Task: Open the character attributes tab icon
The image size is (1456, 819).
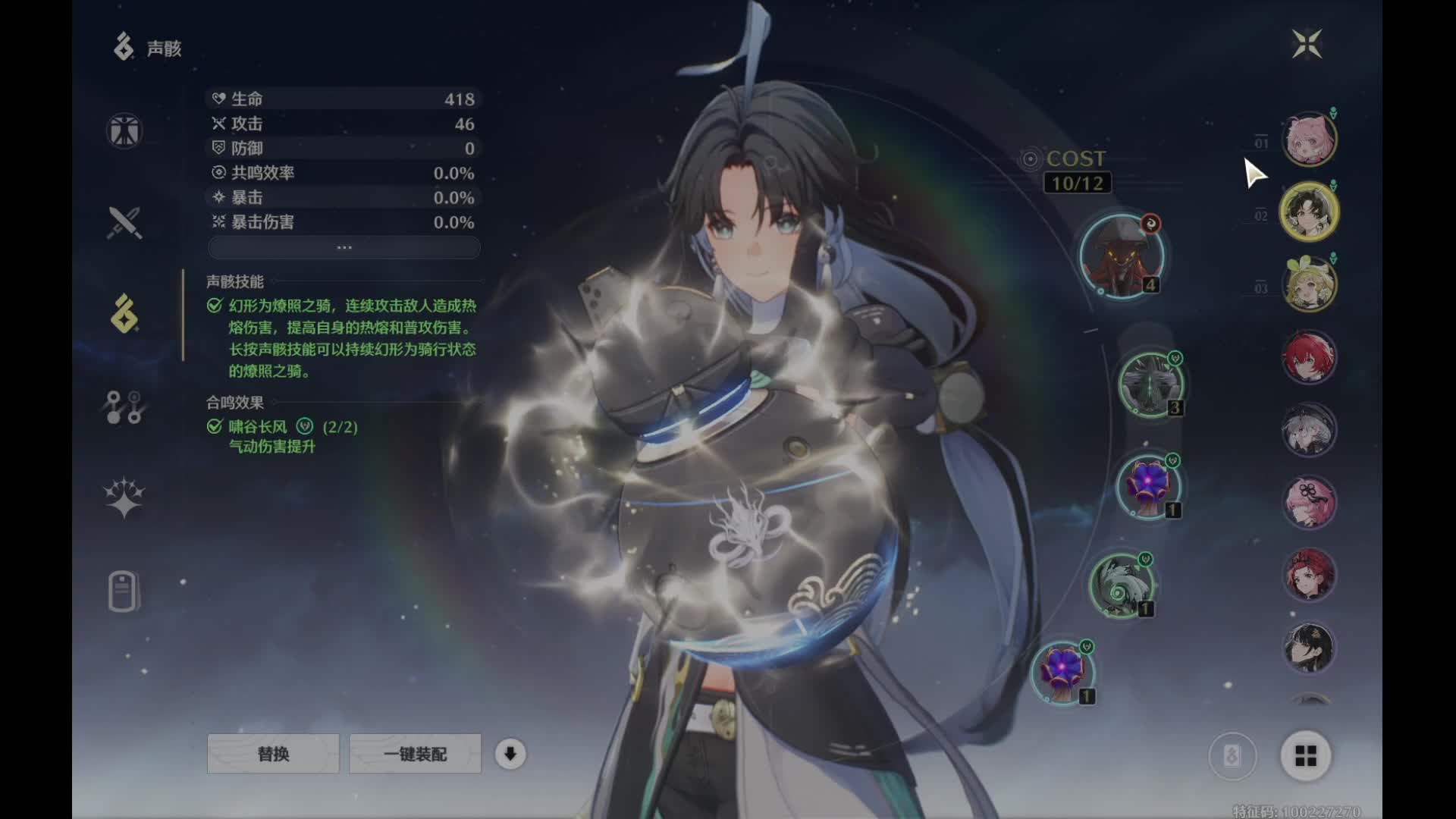Action: tap(124, 130)
